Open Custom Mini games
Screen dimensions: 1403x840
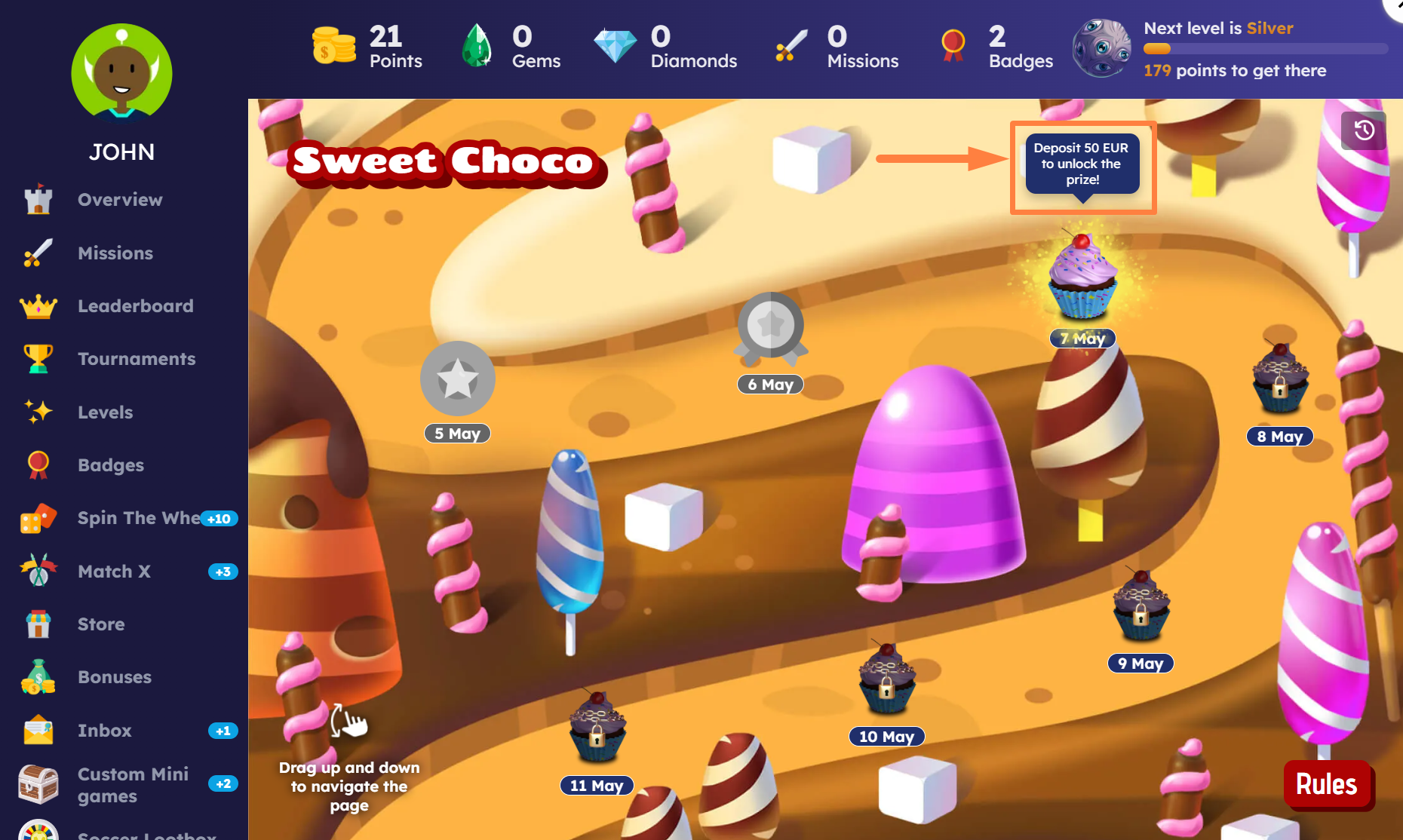(x=133, y=785)
